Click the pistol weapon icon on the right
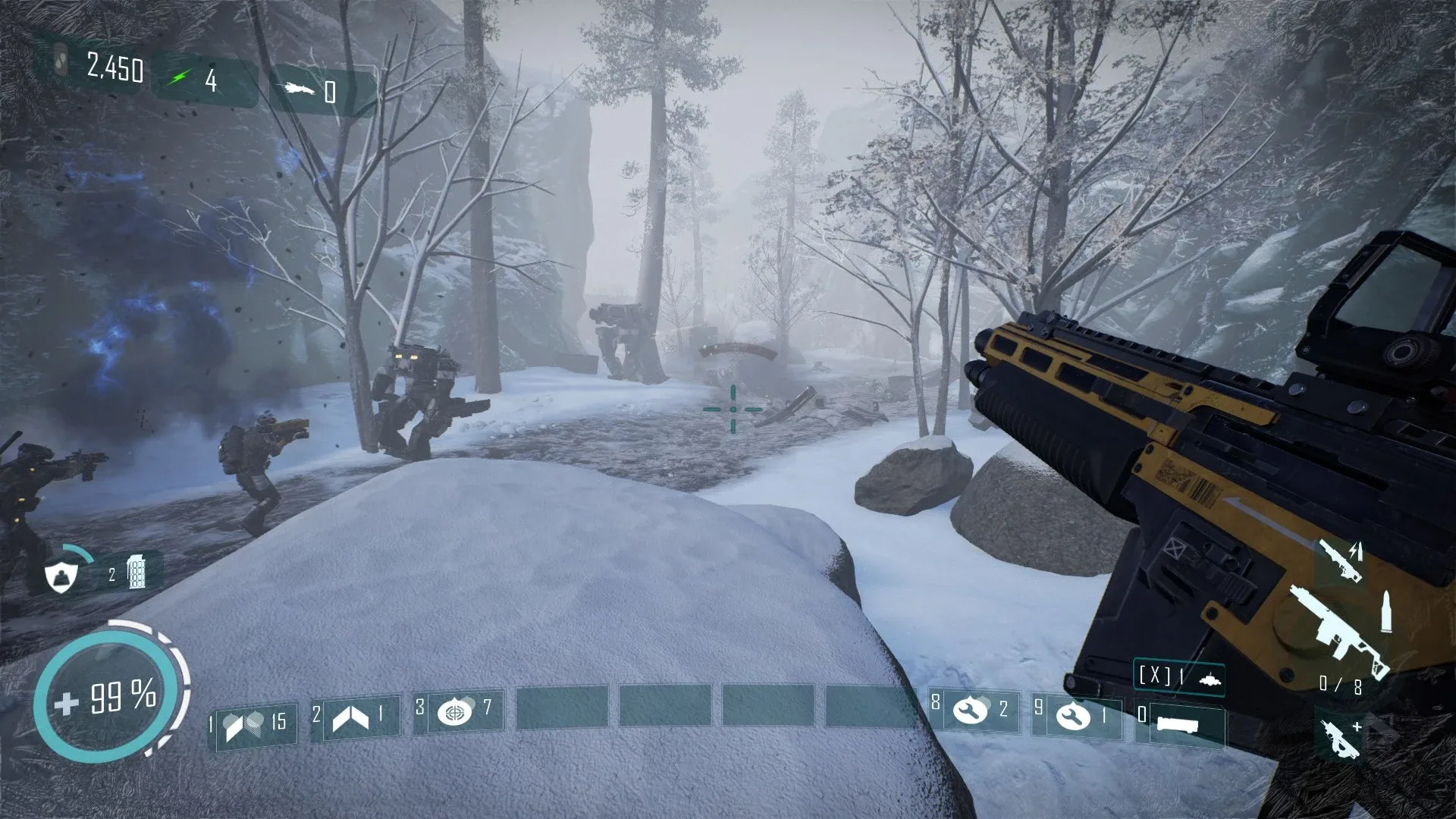Image resolution: width=1456 pixels, height=819 pixels. [x=1342, y=561]
